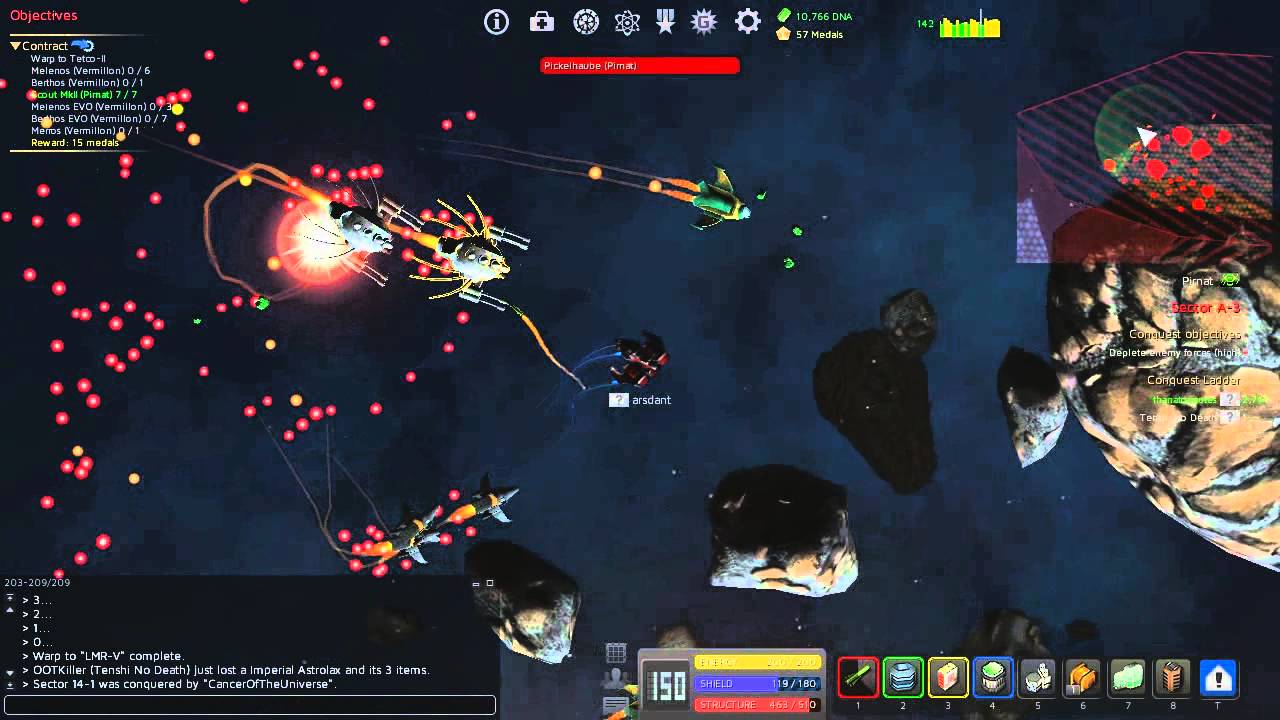This screenshot has width=1280, height=720.
Task: Collapse the Contract objectives section
Action: [15, 45]
